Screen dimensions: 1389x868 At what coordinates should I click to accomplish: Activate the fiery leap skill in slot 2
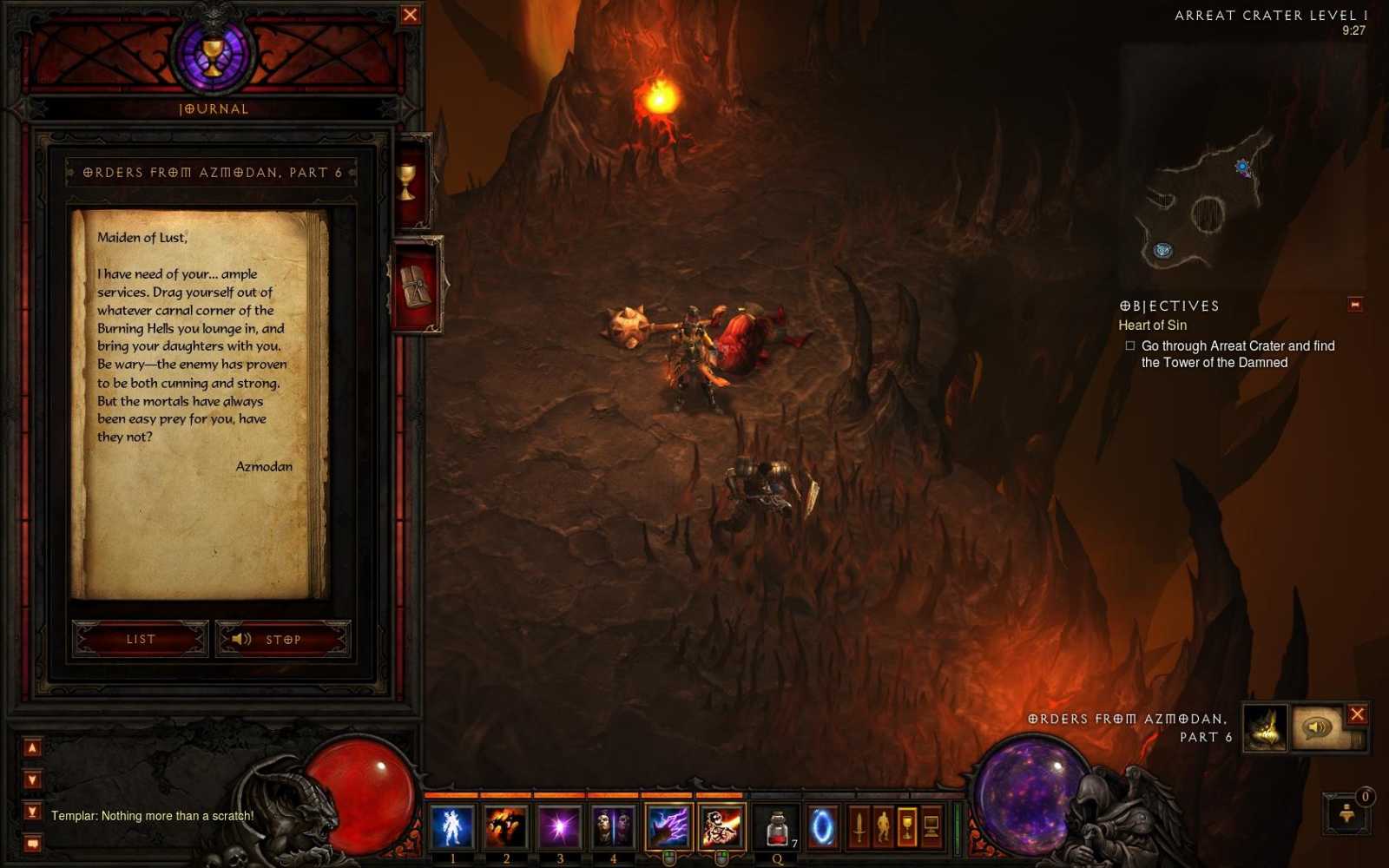click(x=506, y=825)
